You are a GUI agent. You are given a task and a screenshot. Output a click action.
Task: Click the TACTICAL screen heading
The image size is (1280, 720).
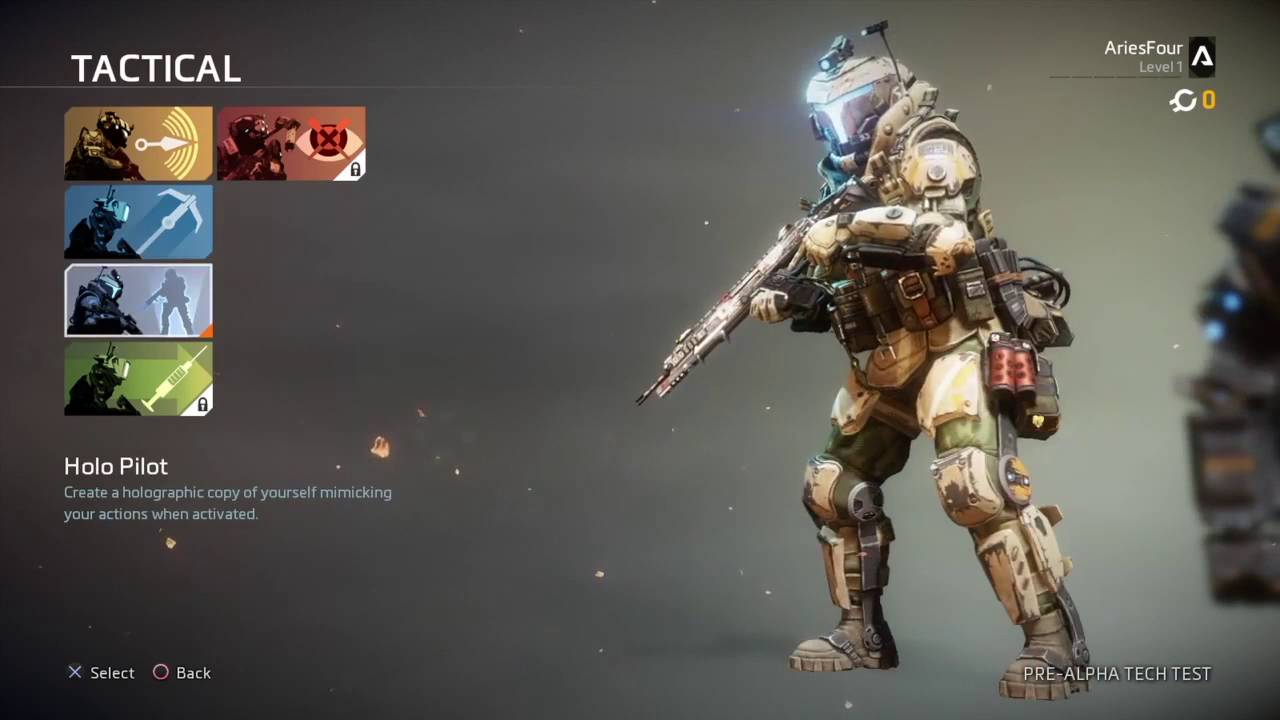tap(156, 68)
